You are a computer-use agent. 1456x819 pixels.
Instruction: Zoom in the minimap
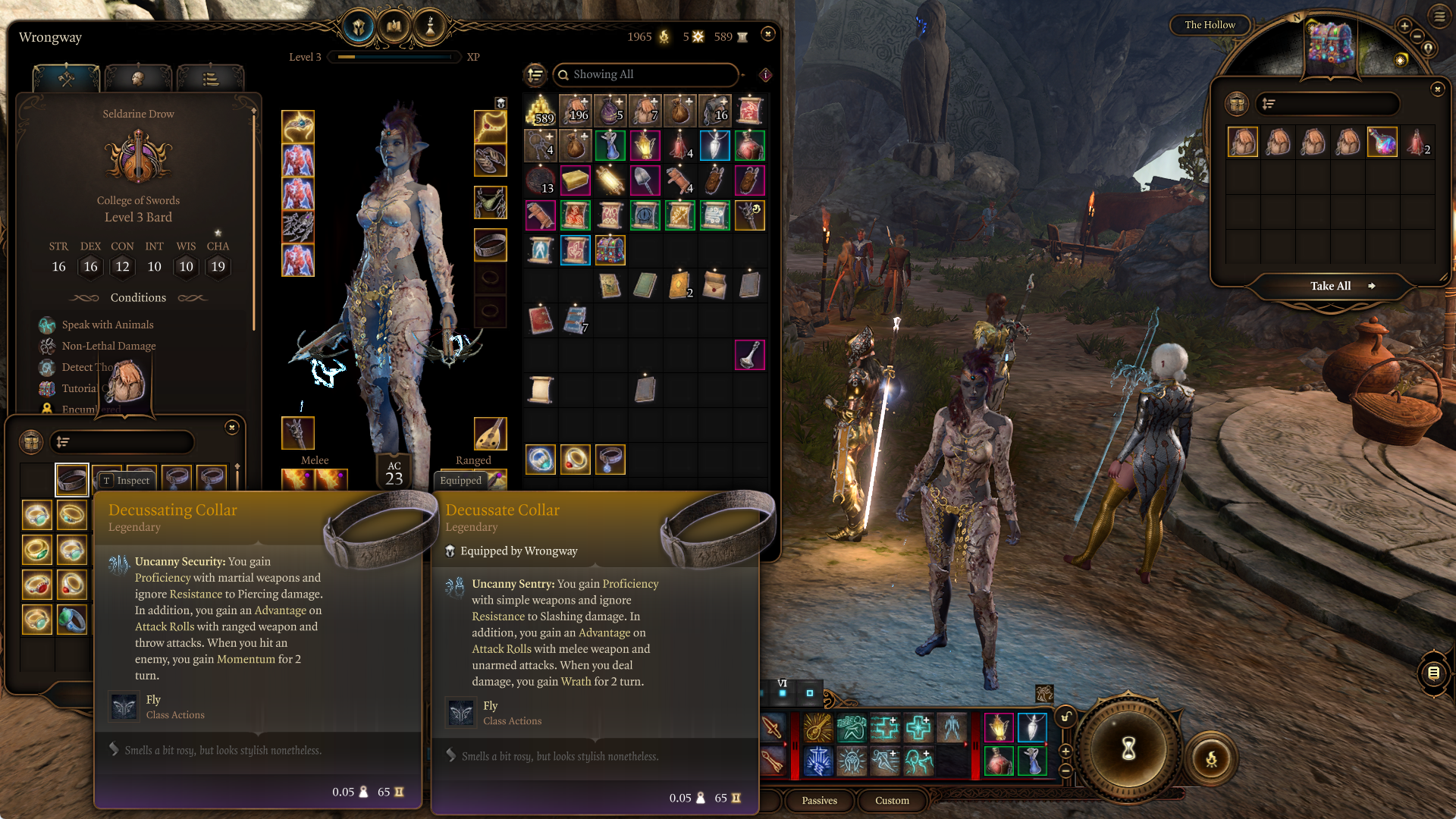[x=1404, y=27]
